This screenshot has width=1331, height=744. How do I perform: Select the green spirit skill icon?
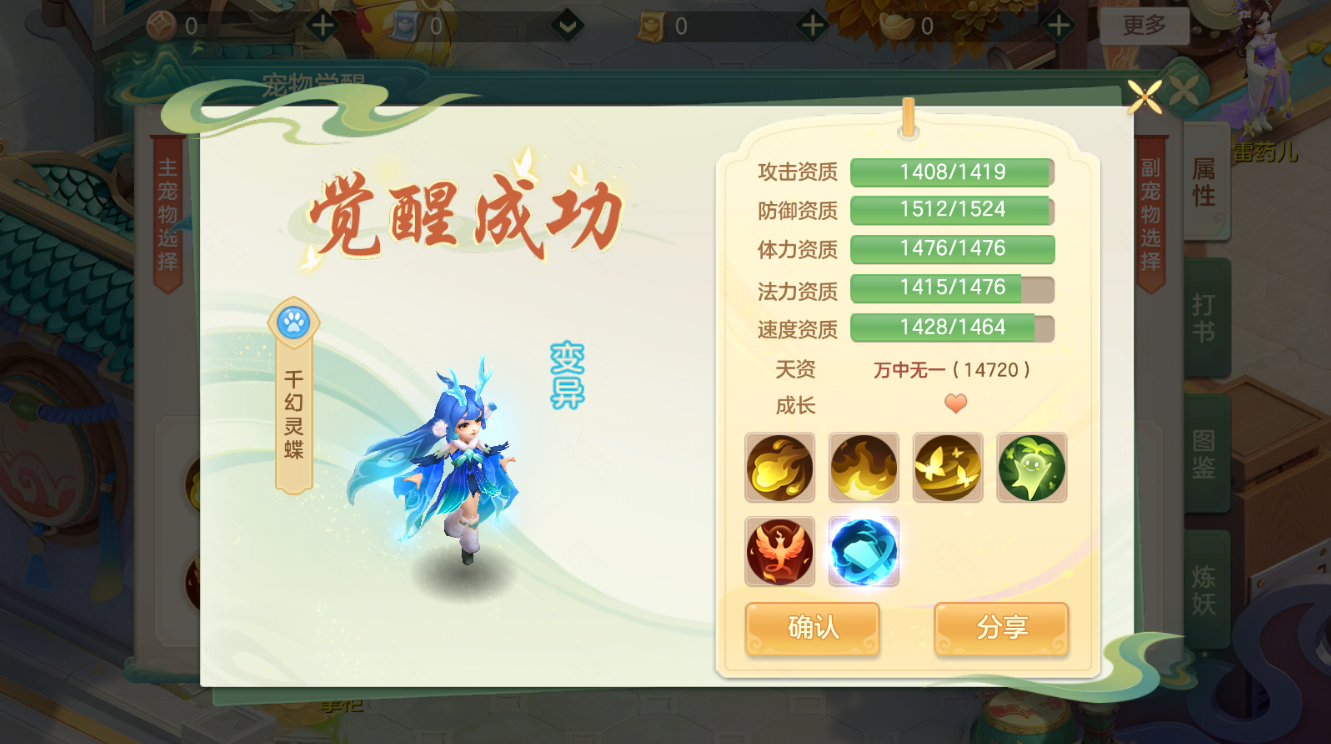click(x=1031, y=467)
